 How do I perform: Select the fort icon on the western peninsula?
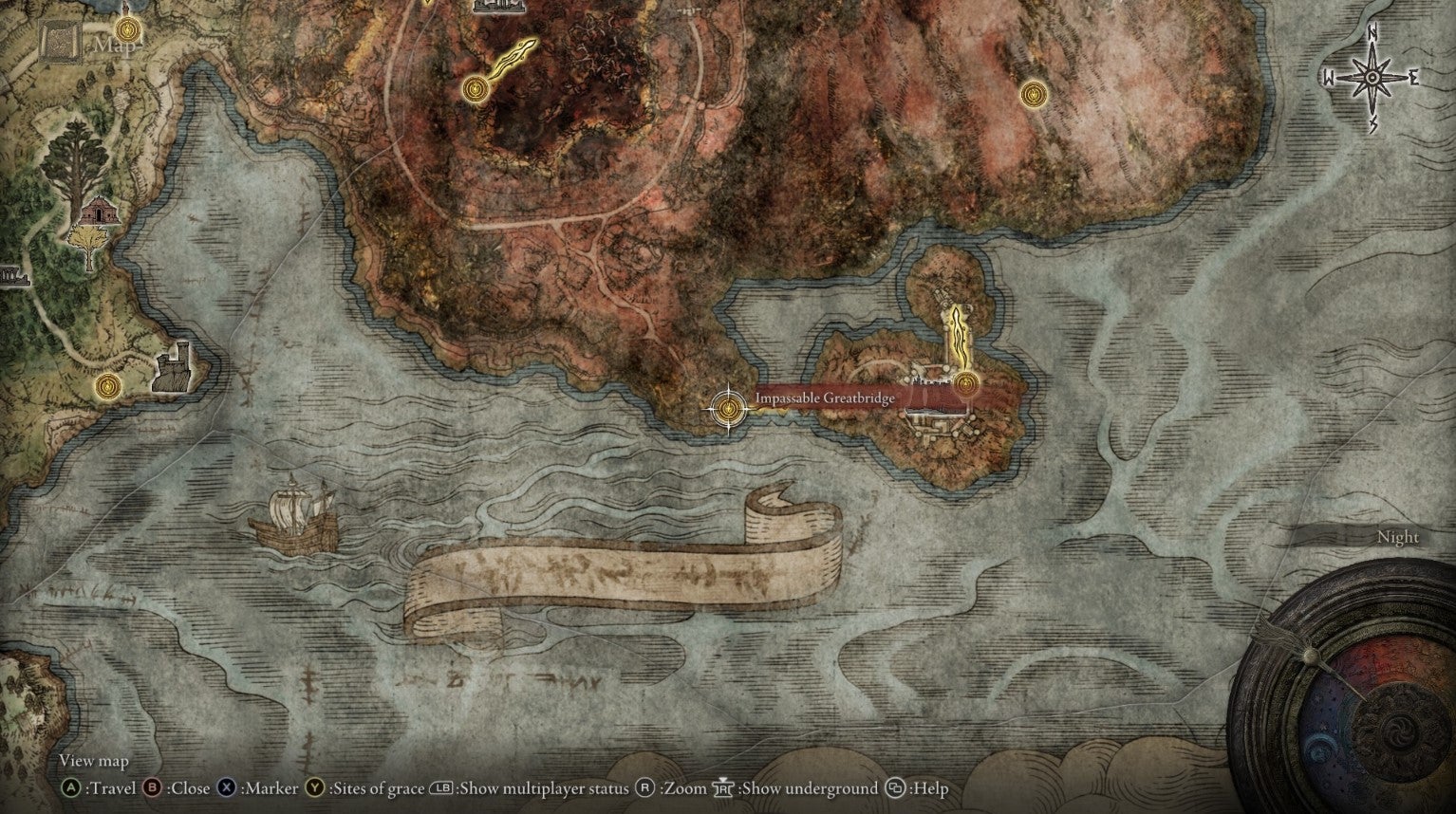[x=171, y=370]
